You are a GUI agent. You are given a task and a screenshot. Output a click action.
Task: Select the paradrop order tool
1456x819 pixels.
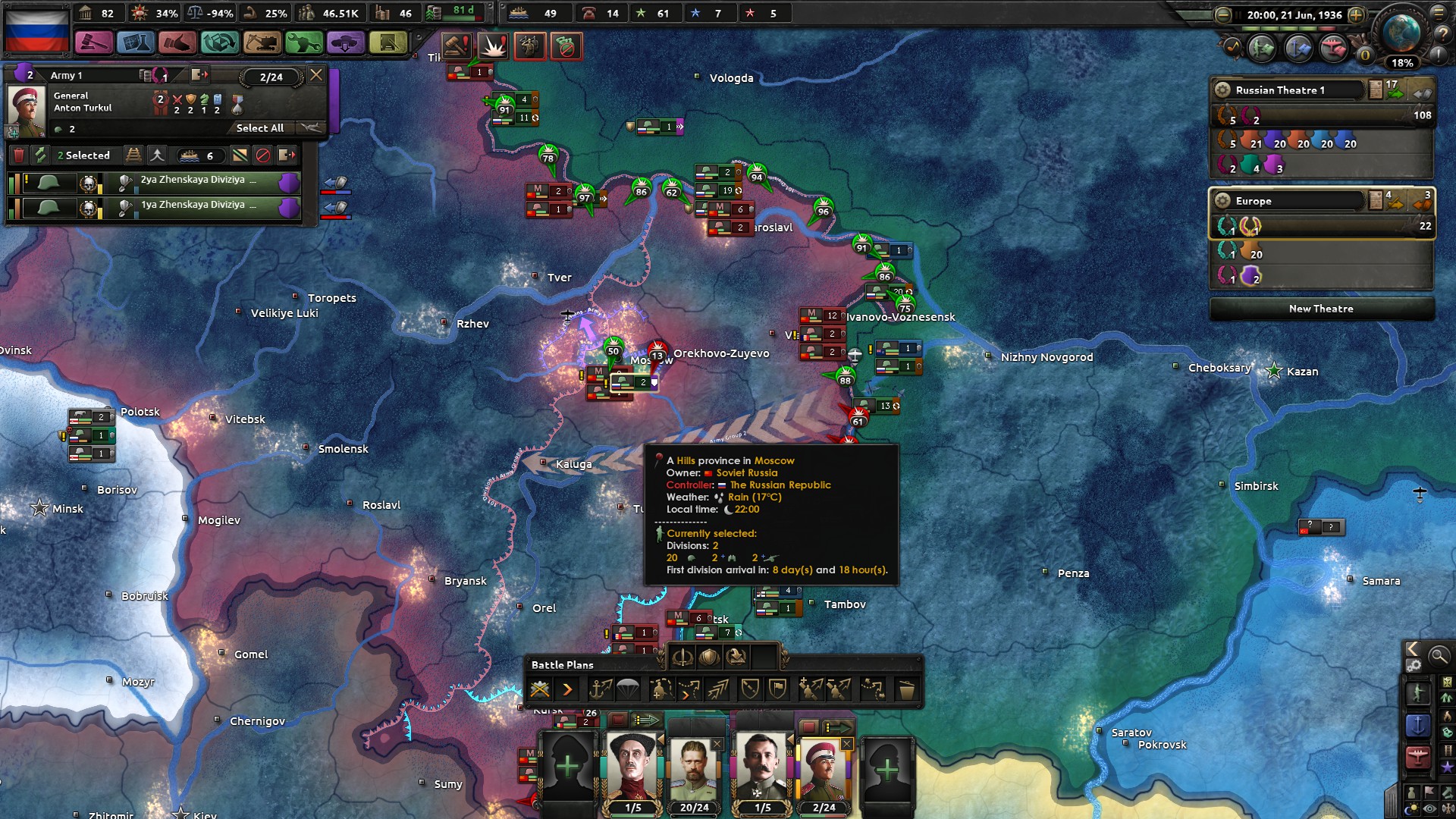tap(626, 689)
